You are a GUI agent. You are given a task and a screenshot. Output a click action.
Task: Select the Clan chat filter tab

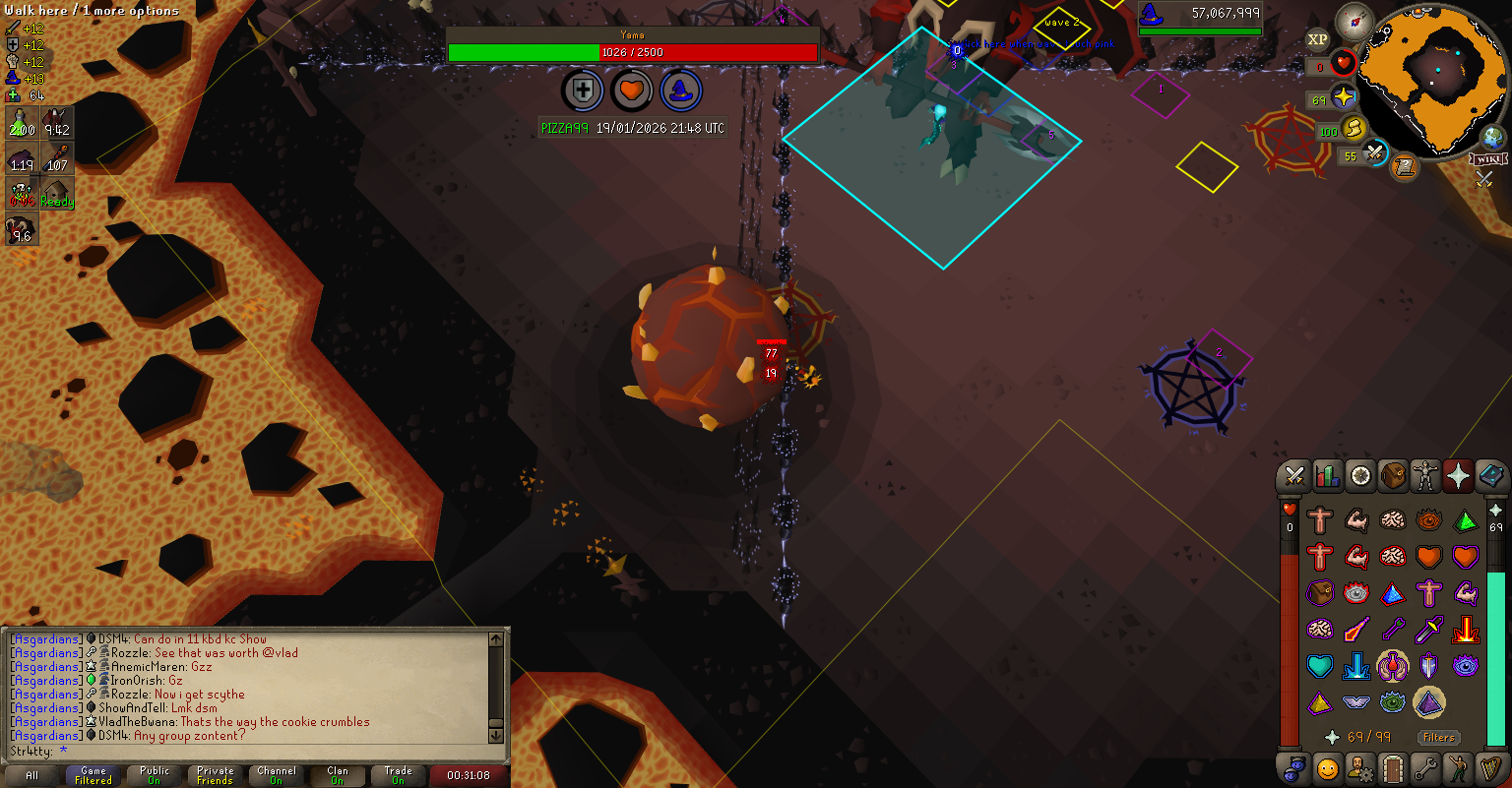tap(338, 775)
